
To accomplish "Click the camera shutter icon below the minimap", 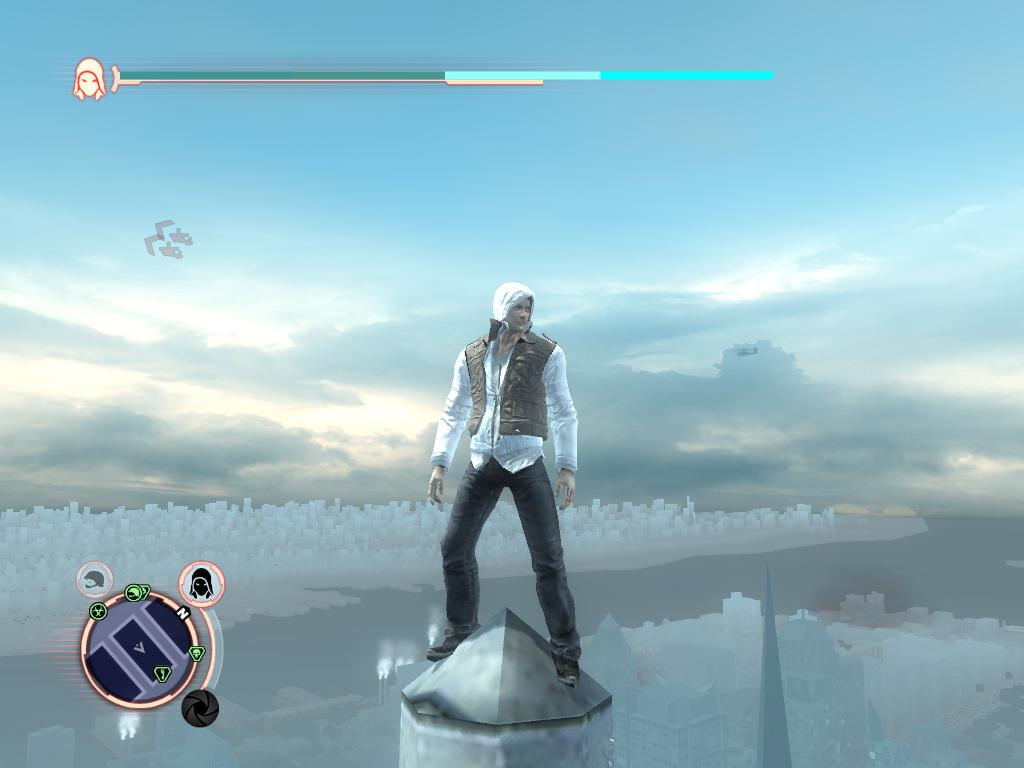I will point(200,708).
